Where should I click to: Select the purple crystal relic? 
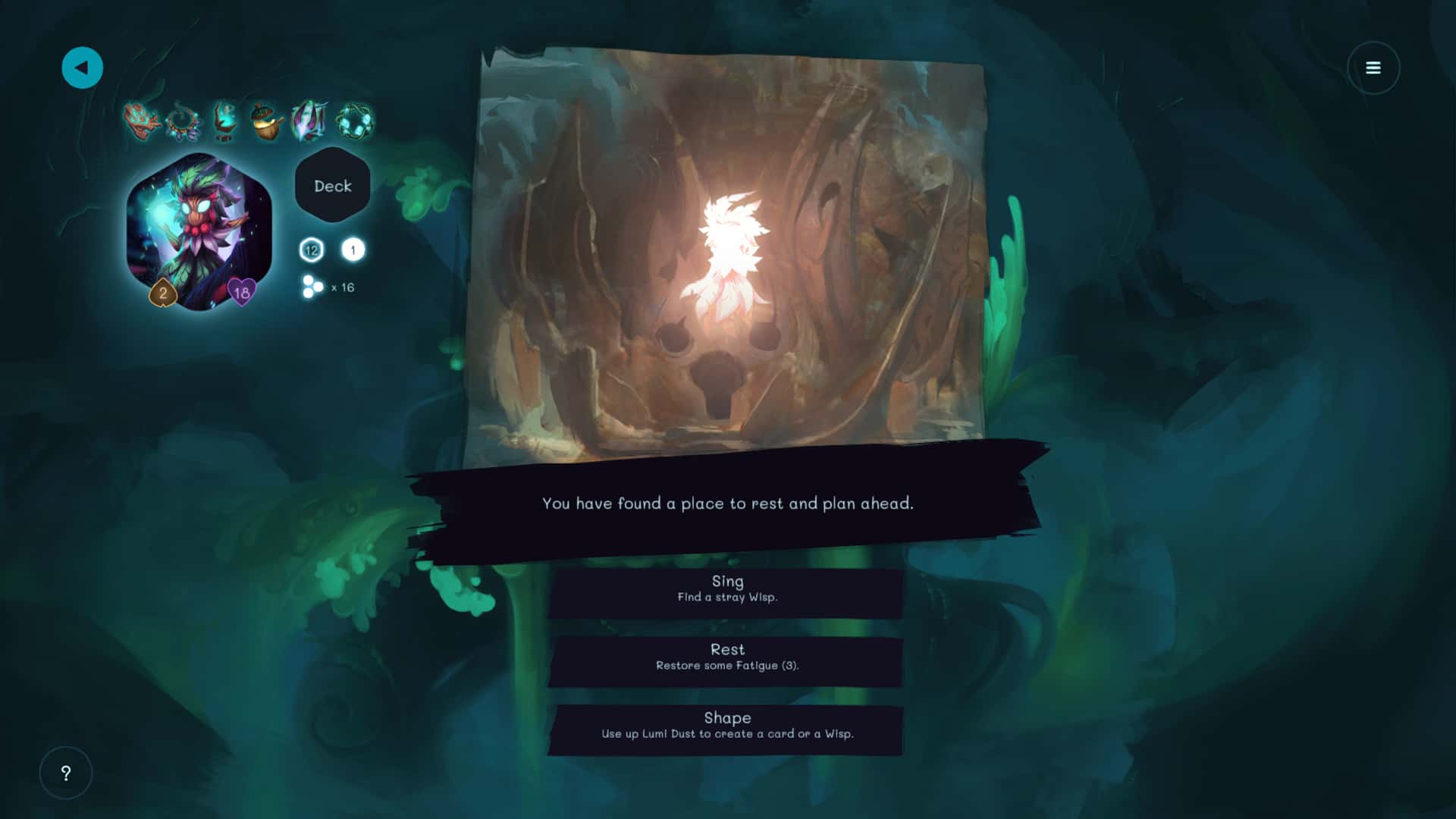pos(309,121)
